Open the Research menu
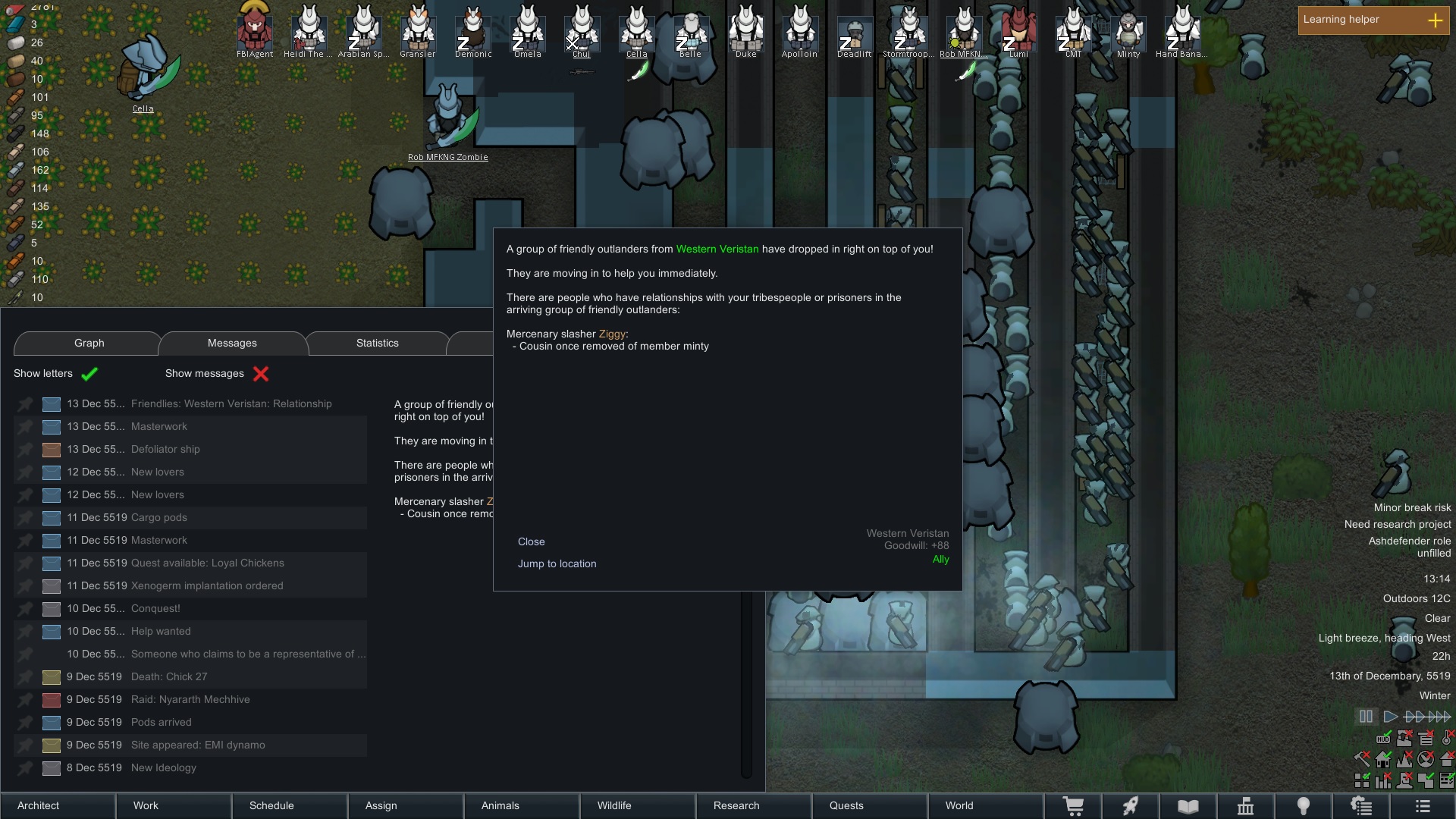This screenshot has height=819, width=1456. [x=736, y=805]
